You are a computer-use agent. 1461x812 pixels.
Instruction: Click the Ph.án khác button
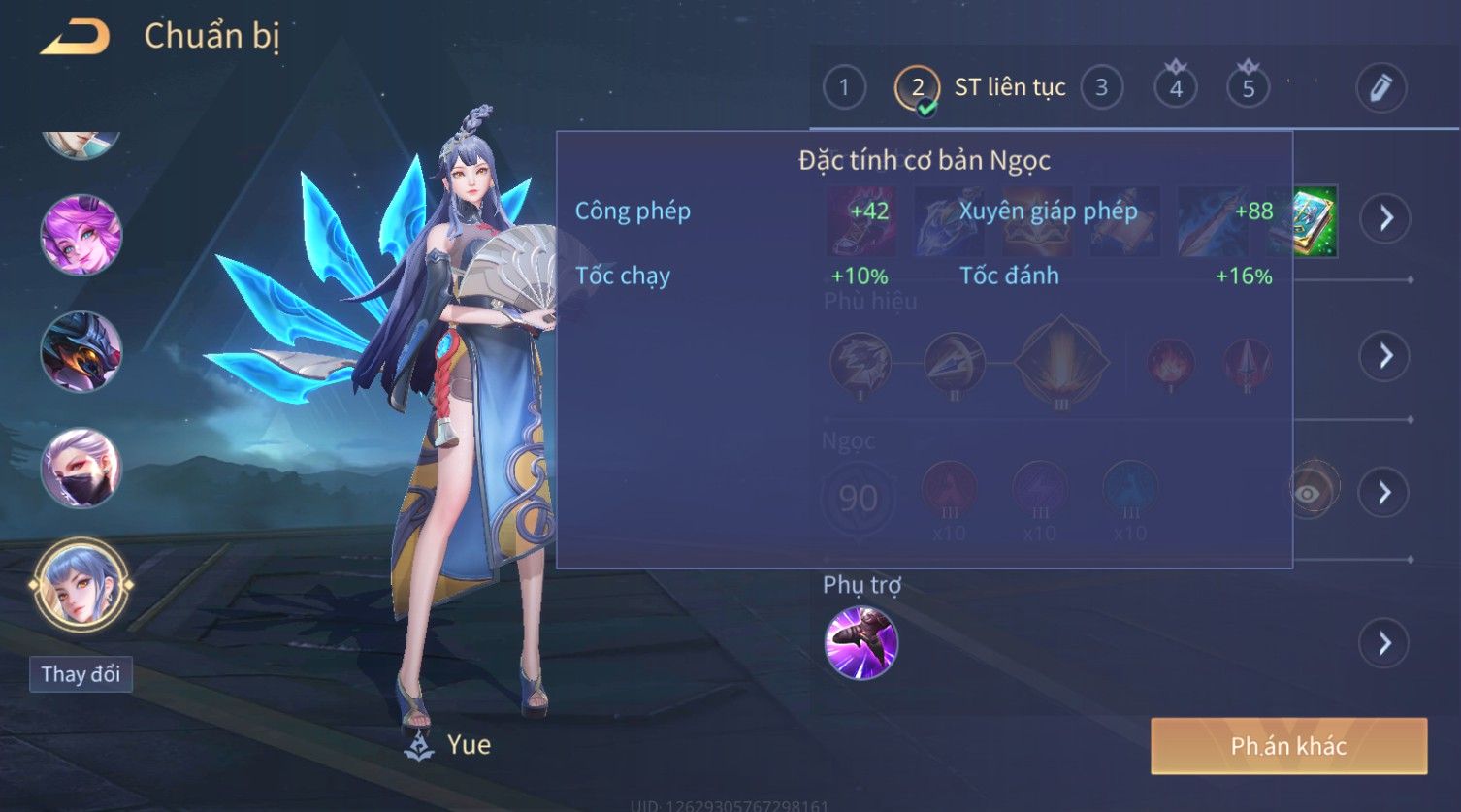coord(1288,746)
